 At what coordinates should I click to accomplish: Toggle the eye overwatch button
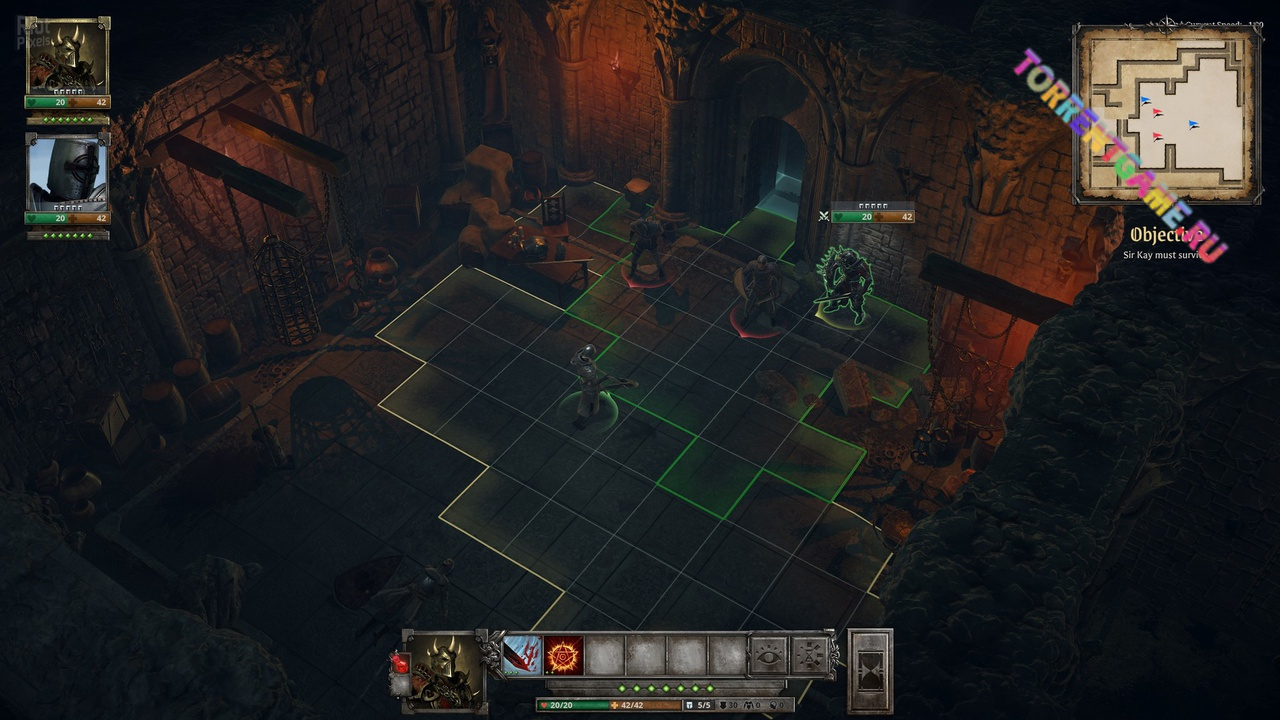(x=769, y=655)
